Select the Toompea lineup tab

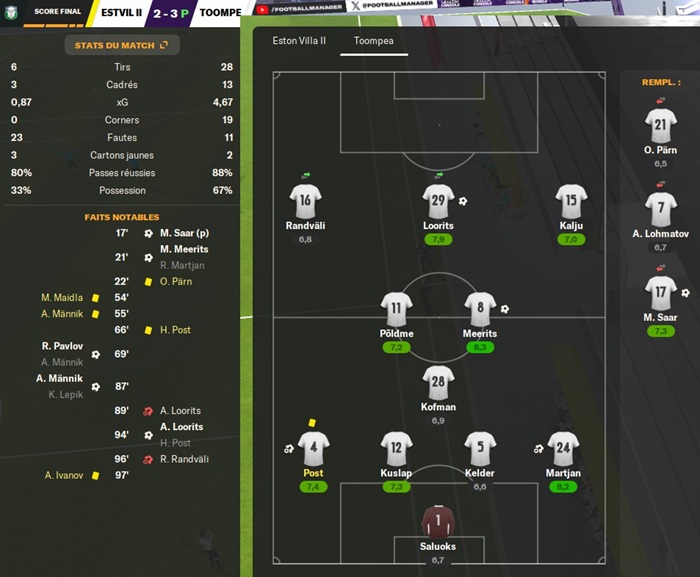[x=366, y=43]
